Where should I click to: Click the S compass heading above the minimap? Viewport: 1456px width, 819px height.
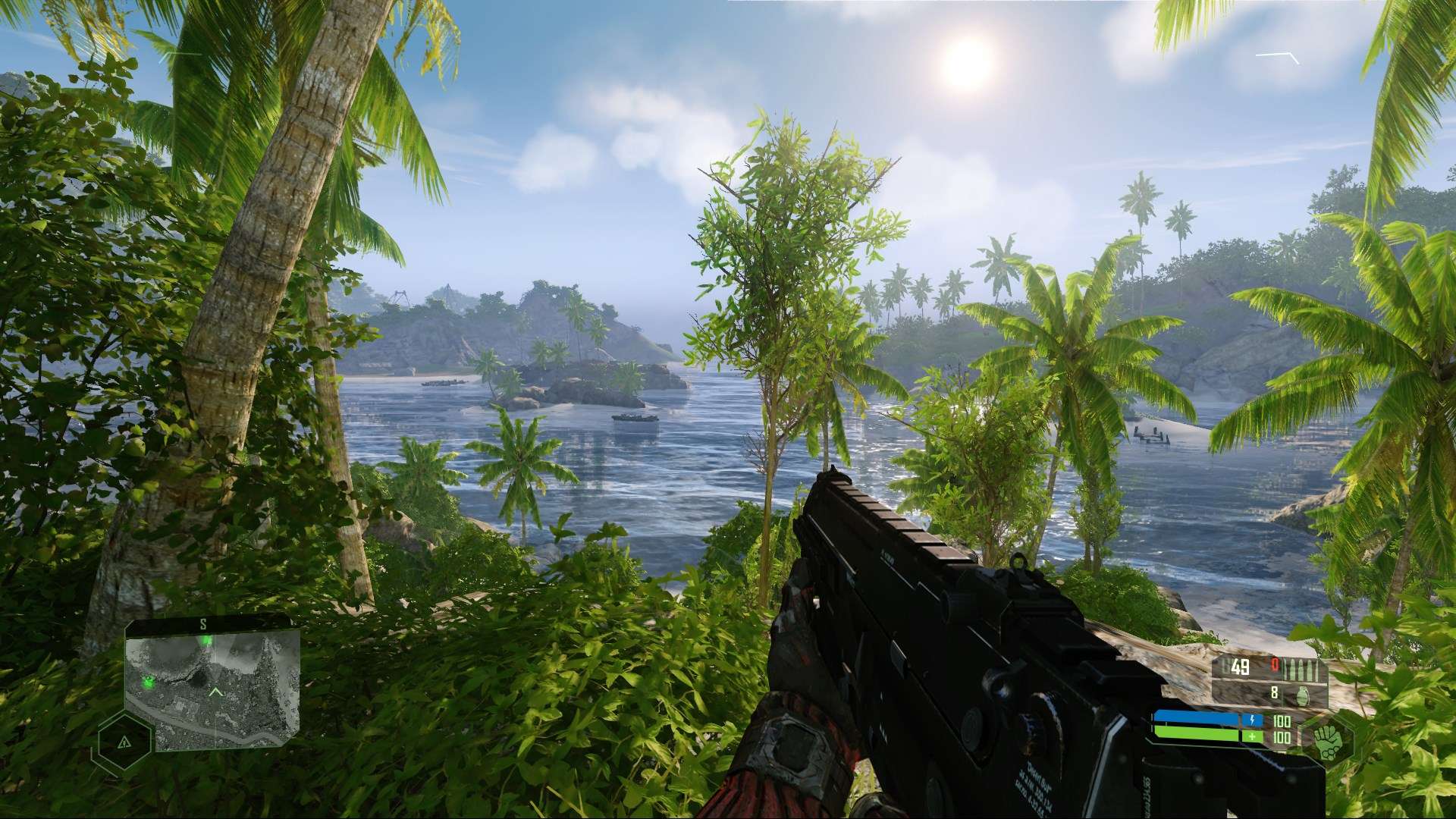[x=203, y=624]
